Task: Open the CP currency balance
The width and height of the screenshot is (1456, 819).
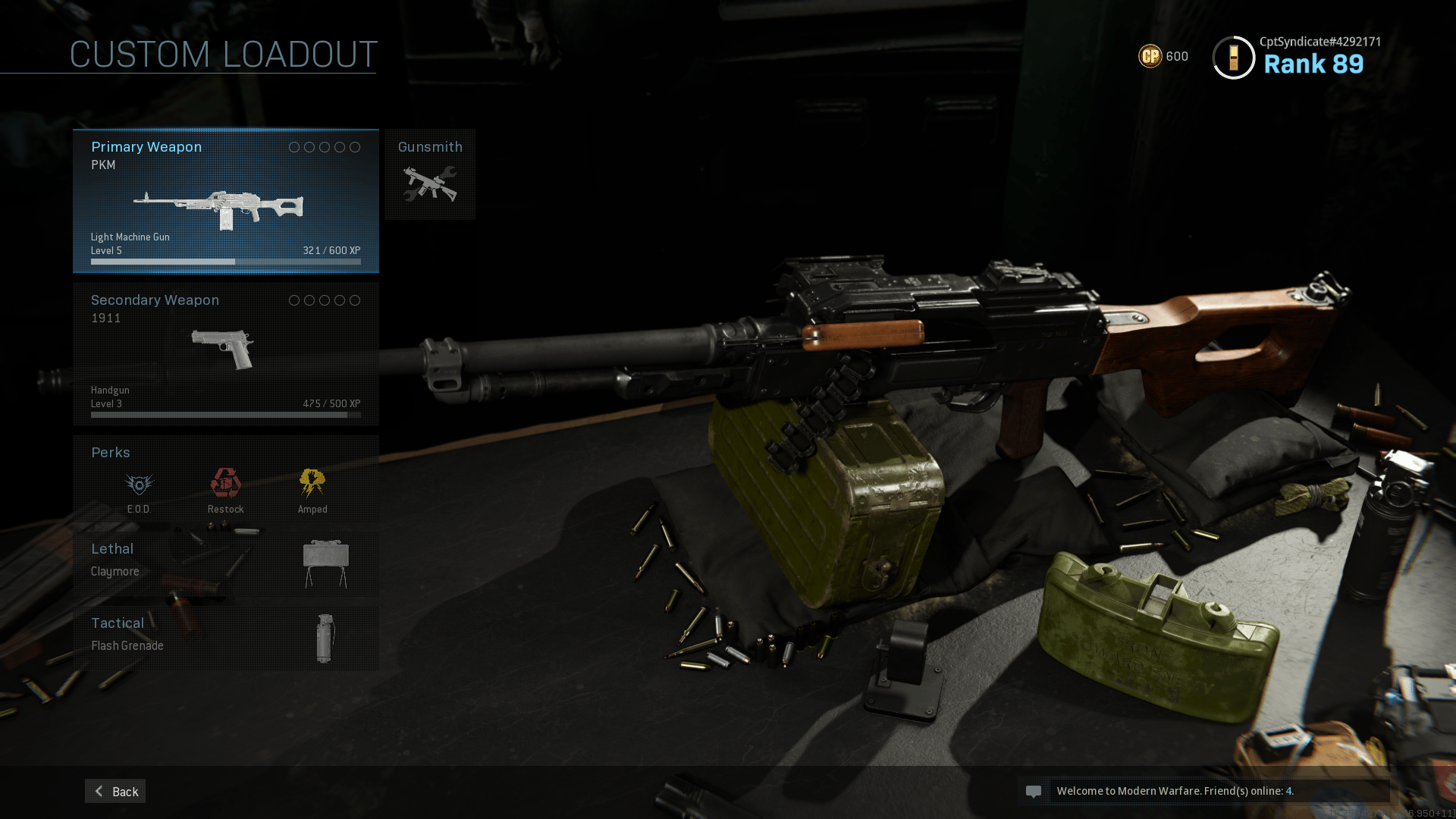Action: click(x=1163, y=56)
